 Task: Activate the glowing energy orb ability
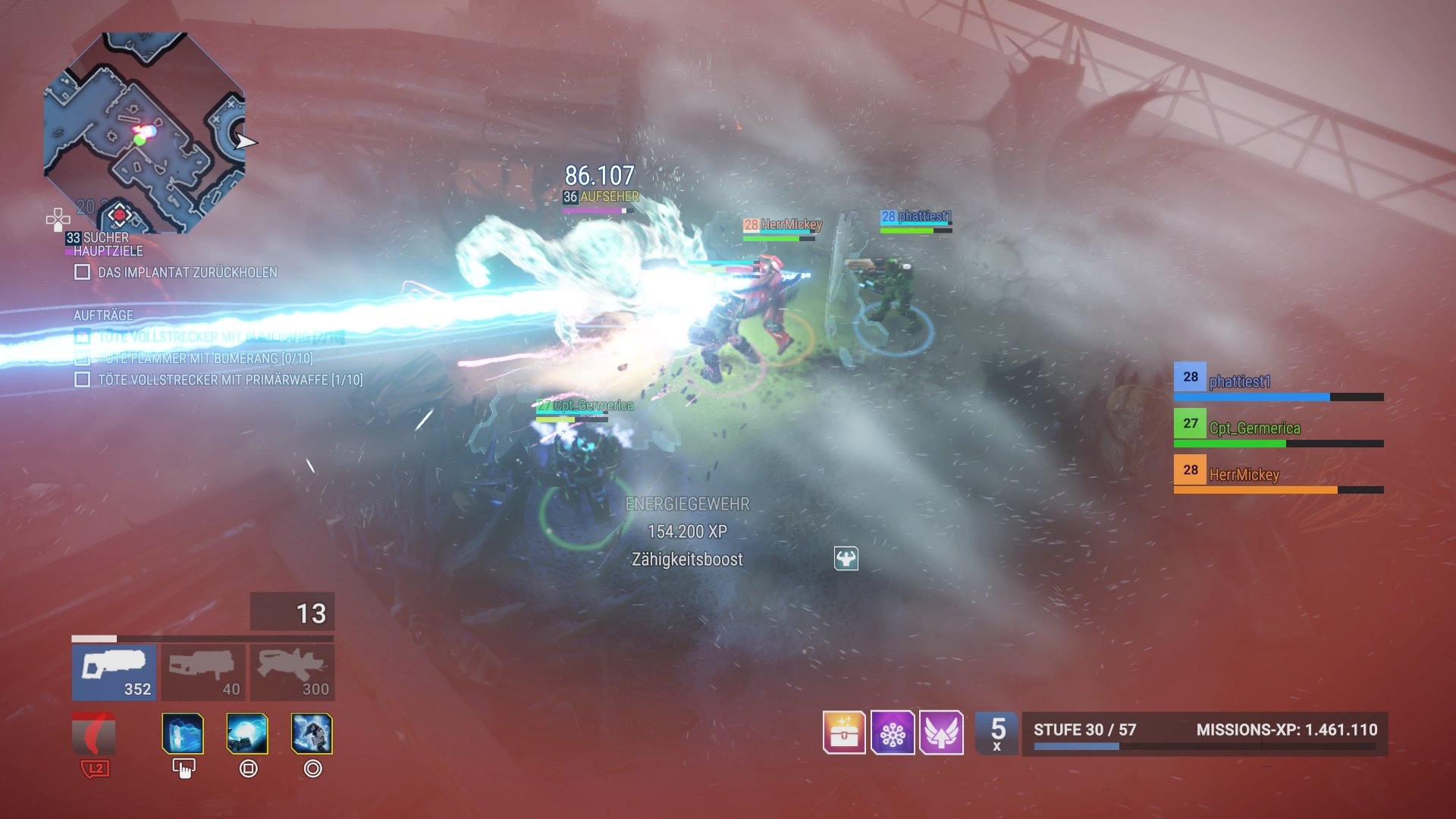(x=247, y=733)
